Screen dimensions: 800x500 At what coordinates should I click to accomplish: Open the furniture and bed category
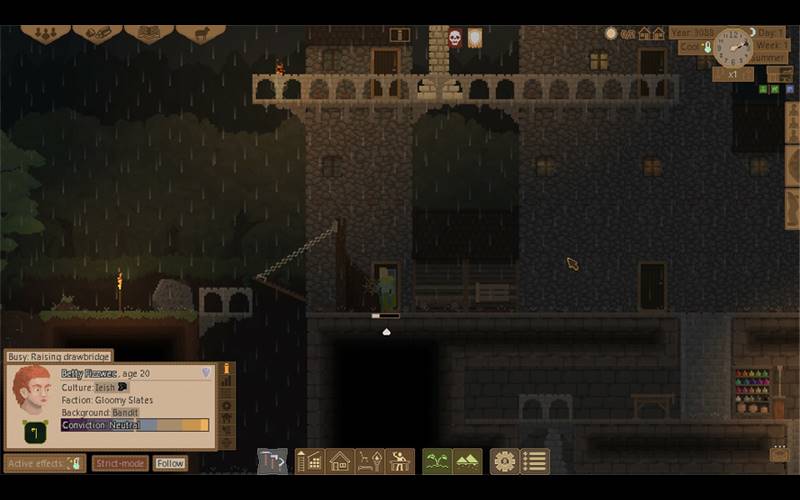pyautogui.click(x=370, y=461)
